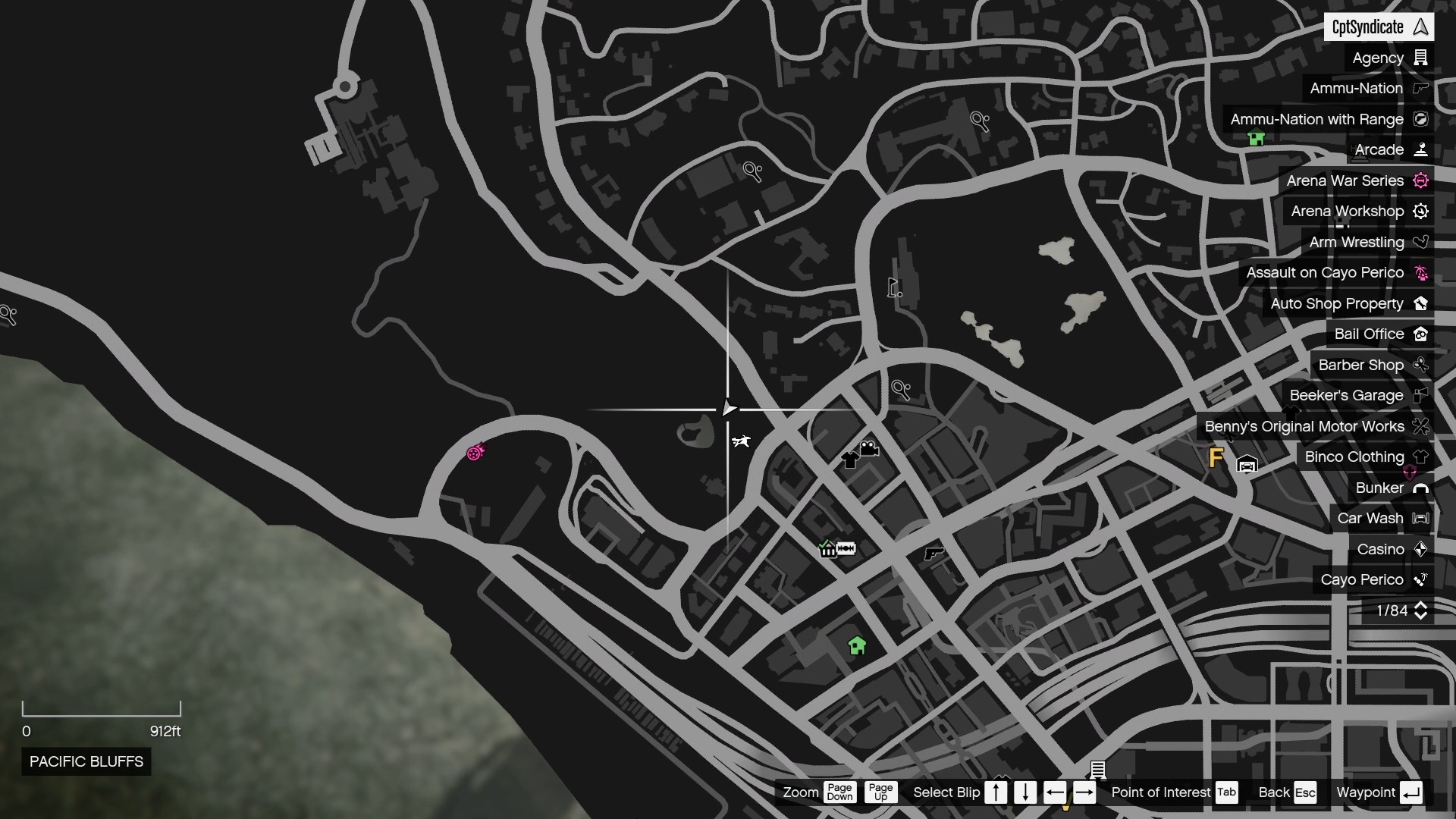Select the pink blip near the coast
The height and width of the screenshot is (819, 1456).
tap(475, 453)
